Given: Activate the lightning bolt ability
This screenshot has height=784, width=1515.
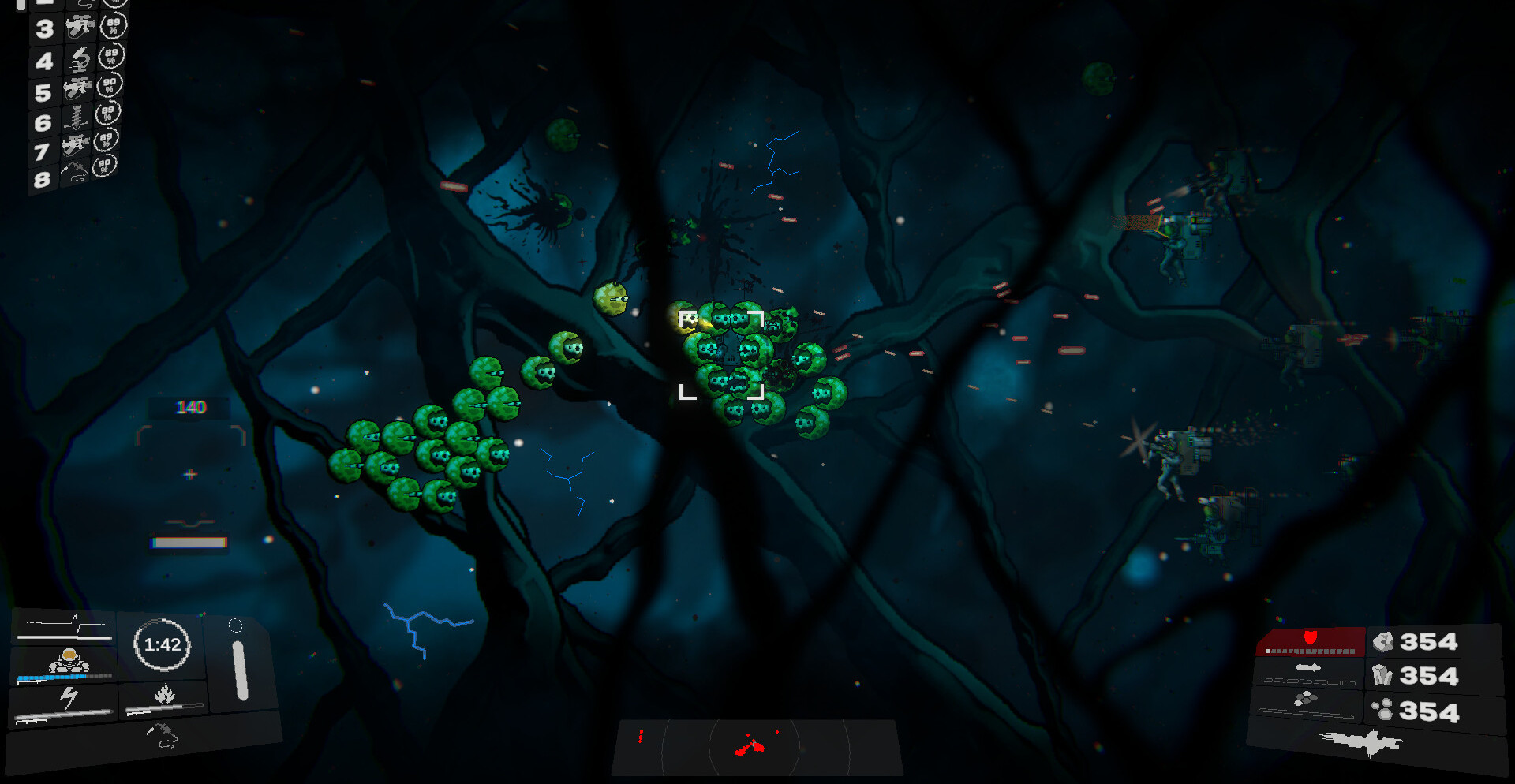Looking at the screenshot, I should [x=69, y=699].
